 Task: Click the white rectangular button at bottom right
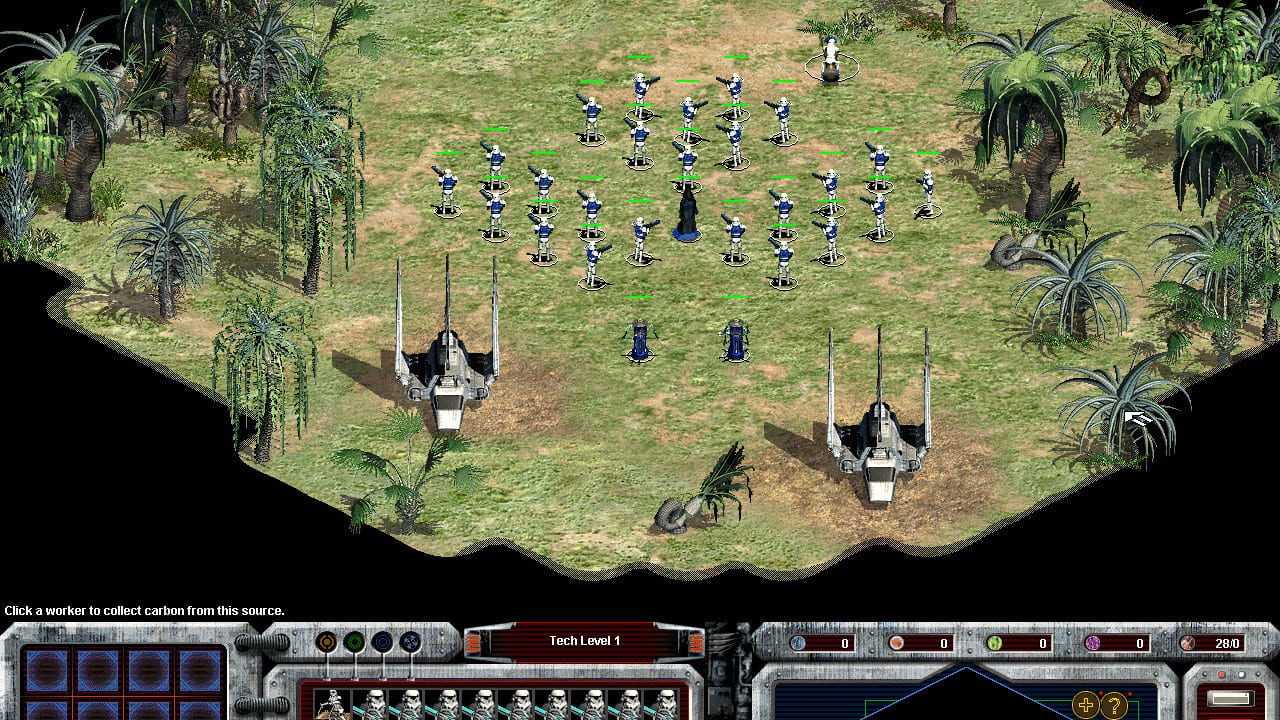click(1230, 699)
